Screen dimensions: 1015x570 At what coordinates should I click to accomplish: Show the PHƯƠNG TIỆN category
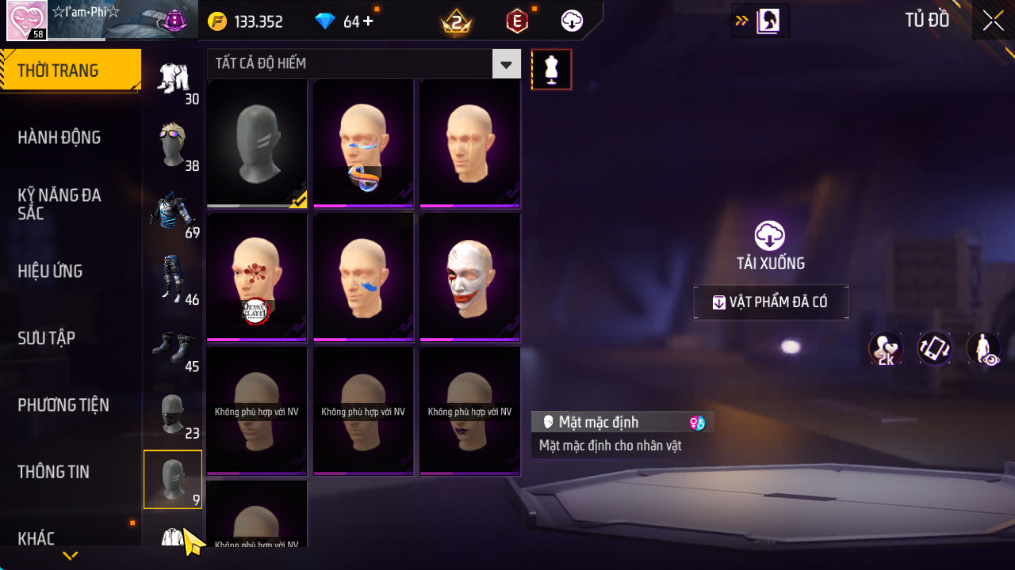click(x=63, y=405)
